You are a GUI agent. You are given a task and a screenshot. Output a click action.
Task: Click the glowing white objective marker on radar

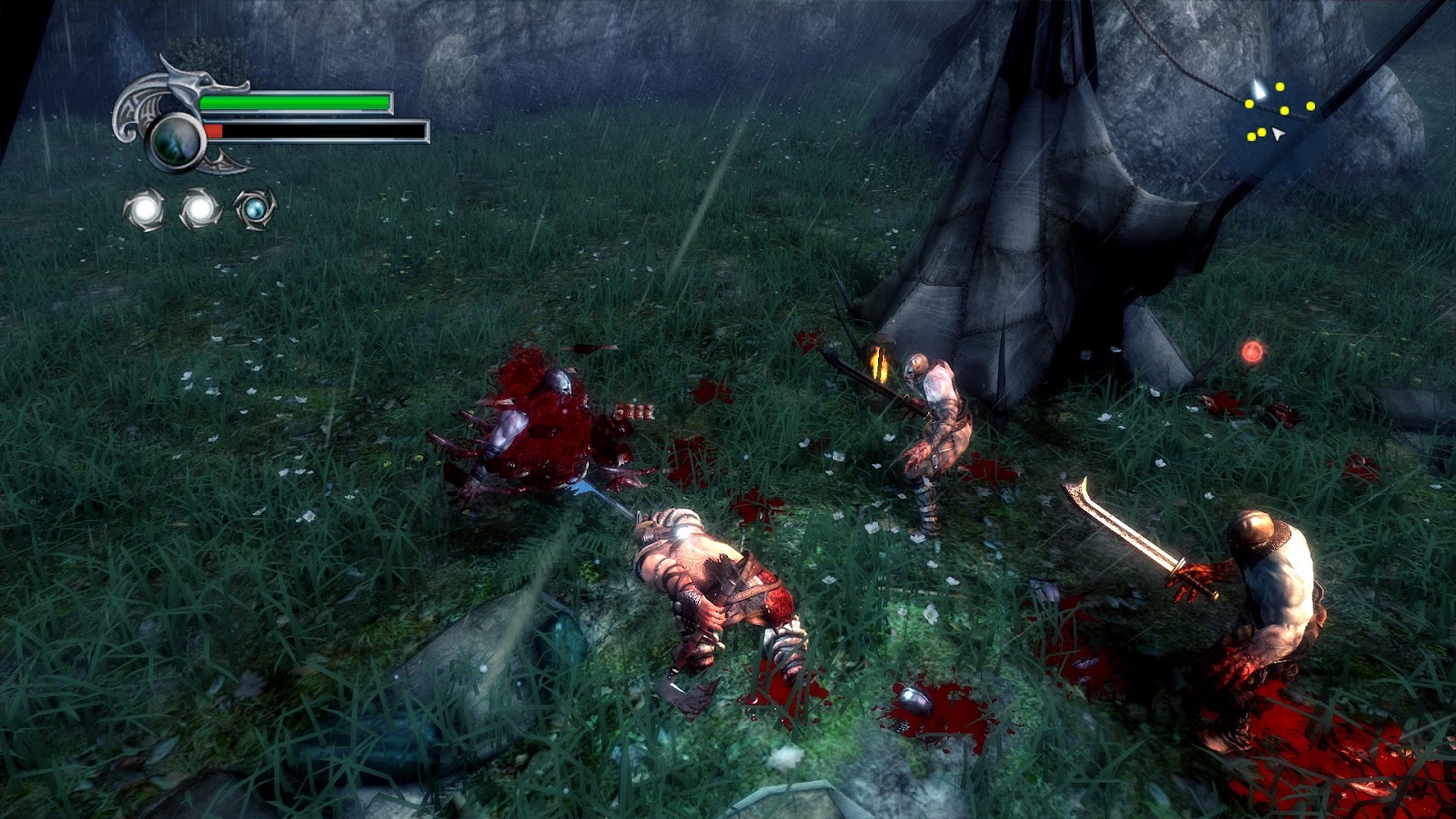pyautogui.click(x=1258, y=89)
